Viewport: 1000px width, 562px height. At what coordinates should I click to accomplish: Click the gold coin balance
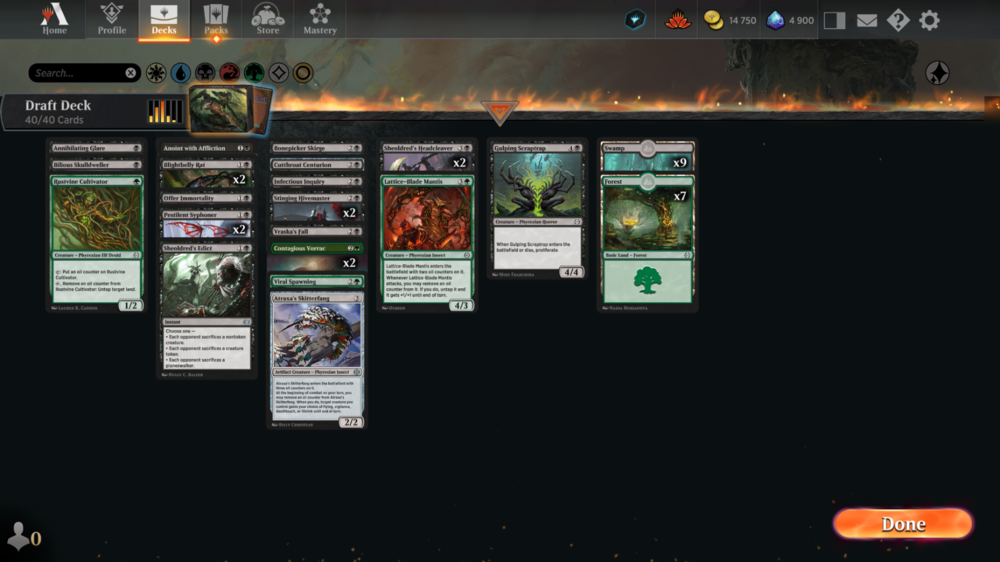point(730,20)
